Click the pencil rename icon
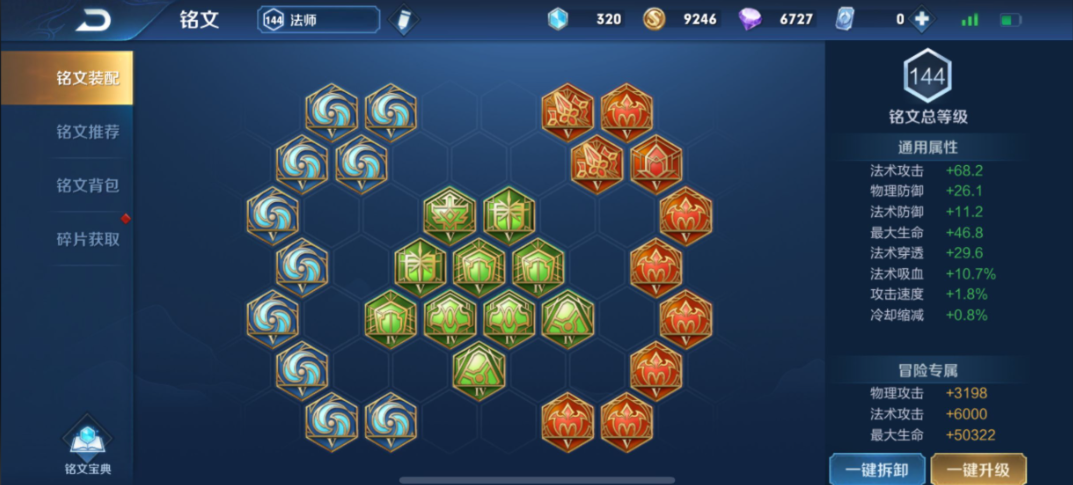This screenshot has height=485, width=1073. [403, 20]
